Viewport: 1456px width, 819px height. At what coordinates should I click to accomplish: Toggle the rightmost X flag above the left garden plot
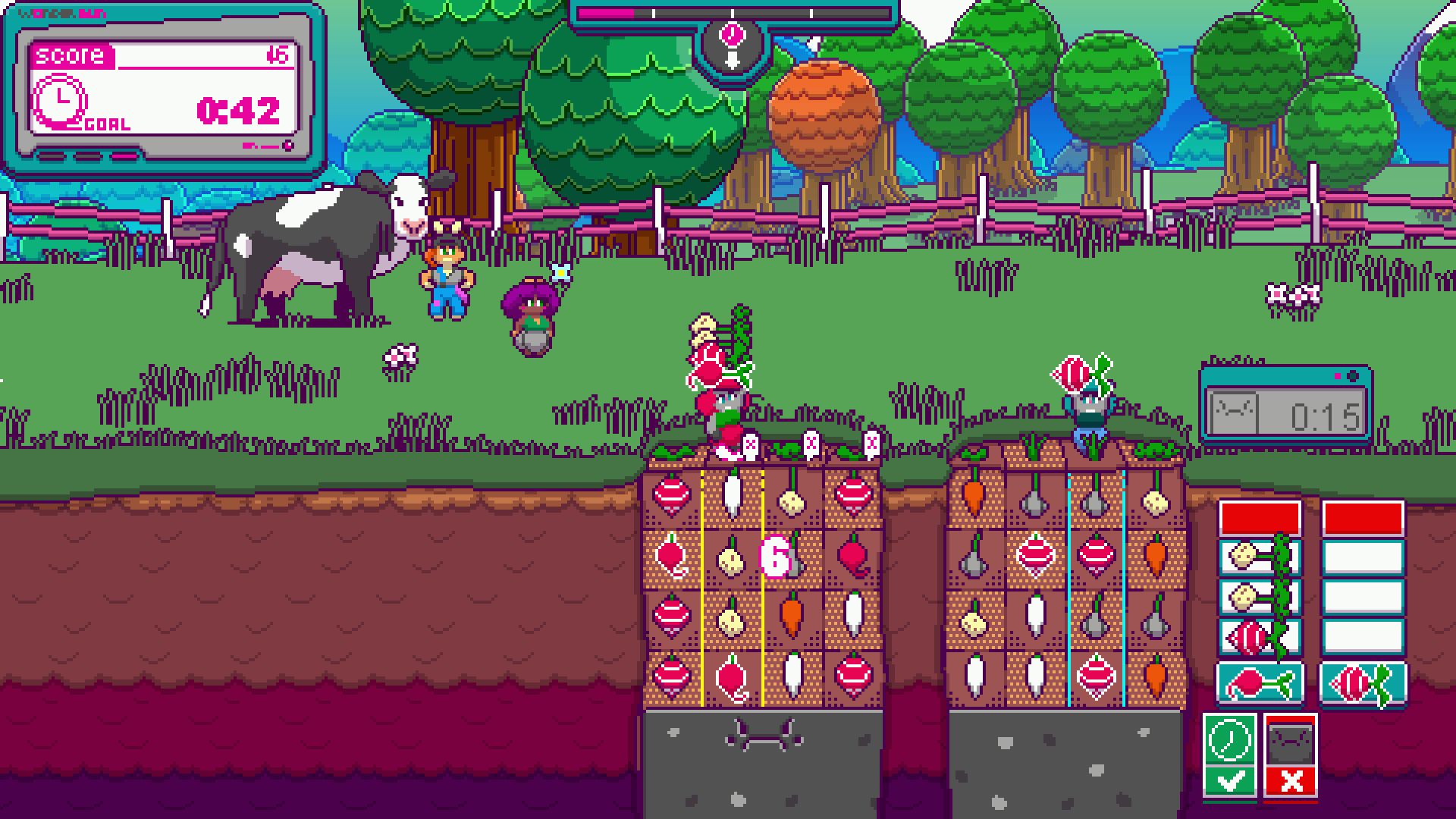click(872, 443)
